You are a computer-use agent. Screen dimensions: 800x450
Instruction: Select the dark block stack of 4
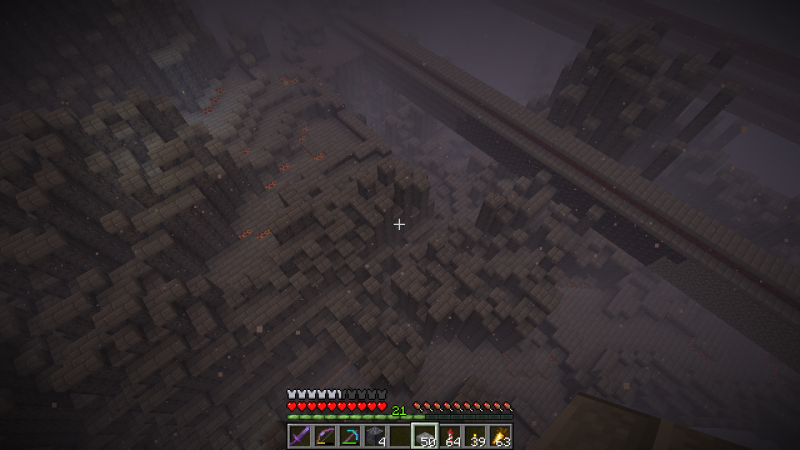click(x=375, y=436)
